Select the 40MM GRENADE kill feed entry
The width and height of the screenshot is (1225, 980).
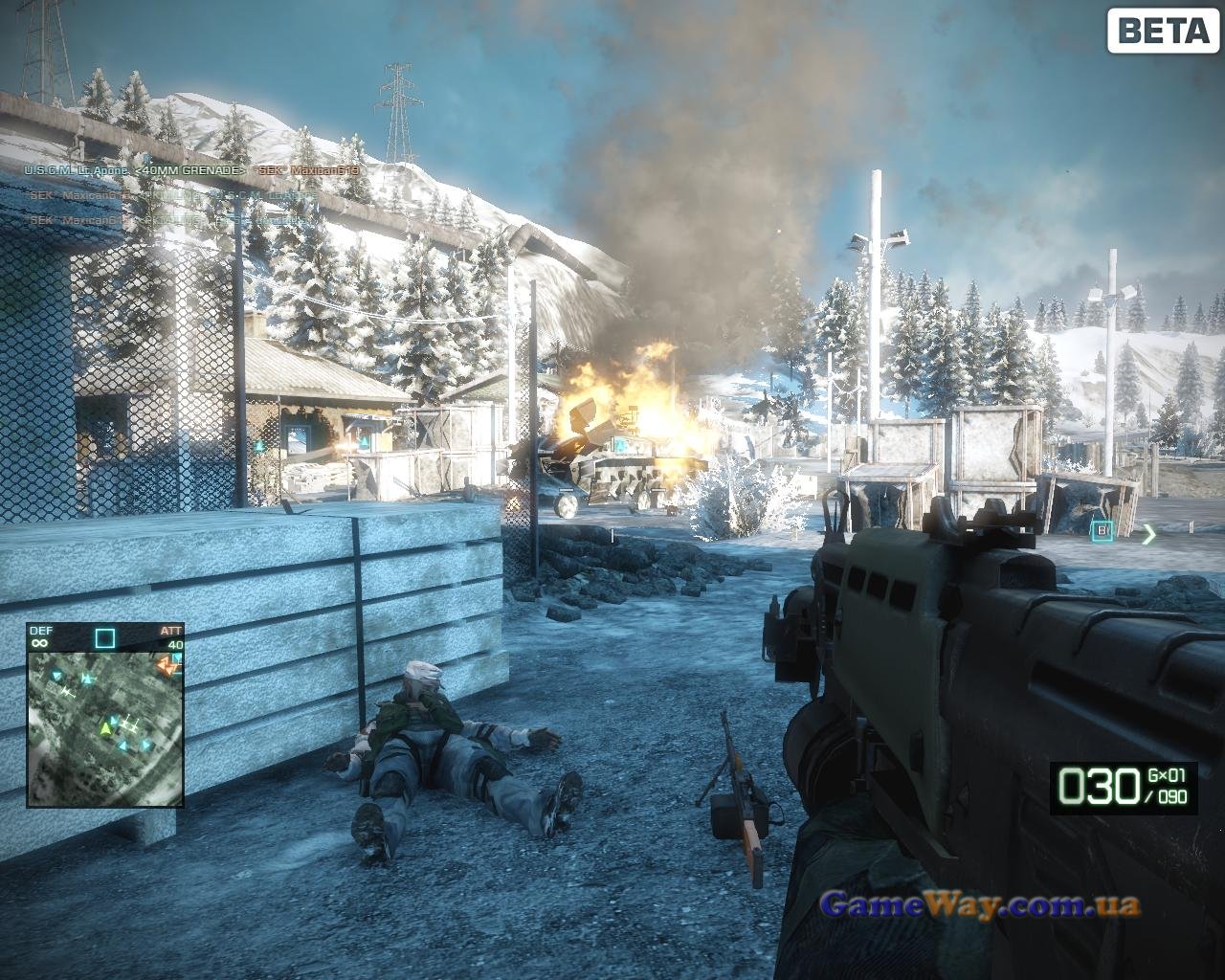pos(191,171)
